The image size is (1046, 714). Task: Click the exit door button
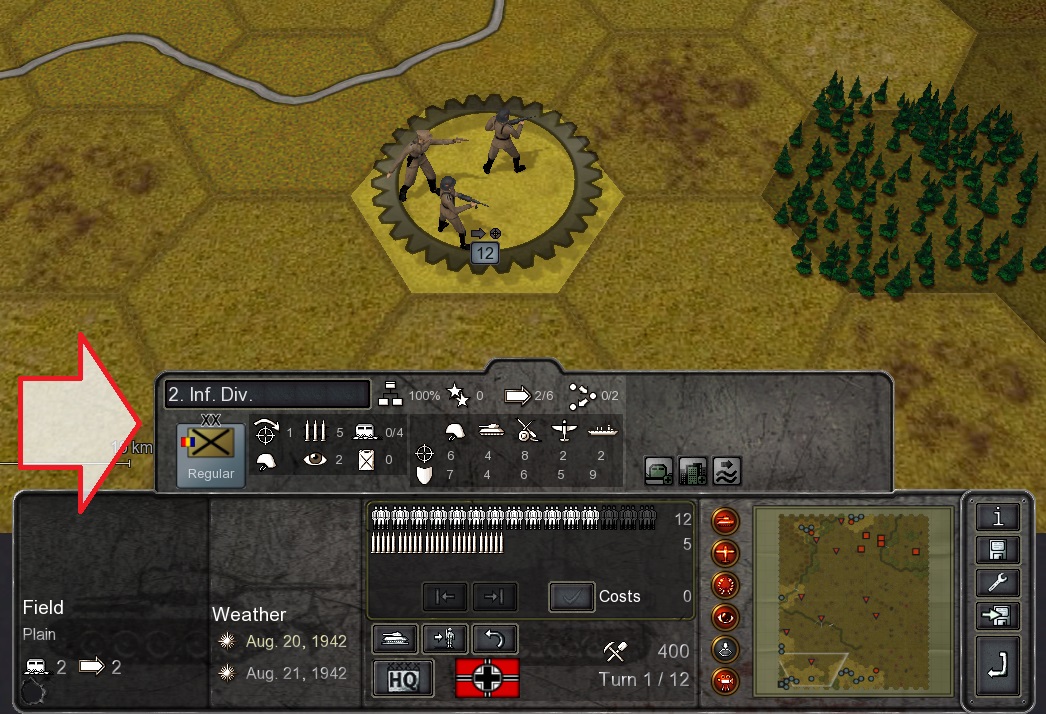pos(999,616)
